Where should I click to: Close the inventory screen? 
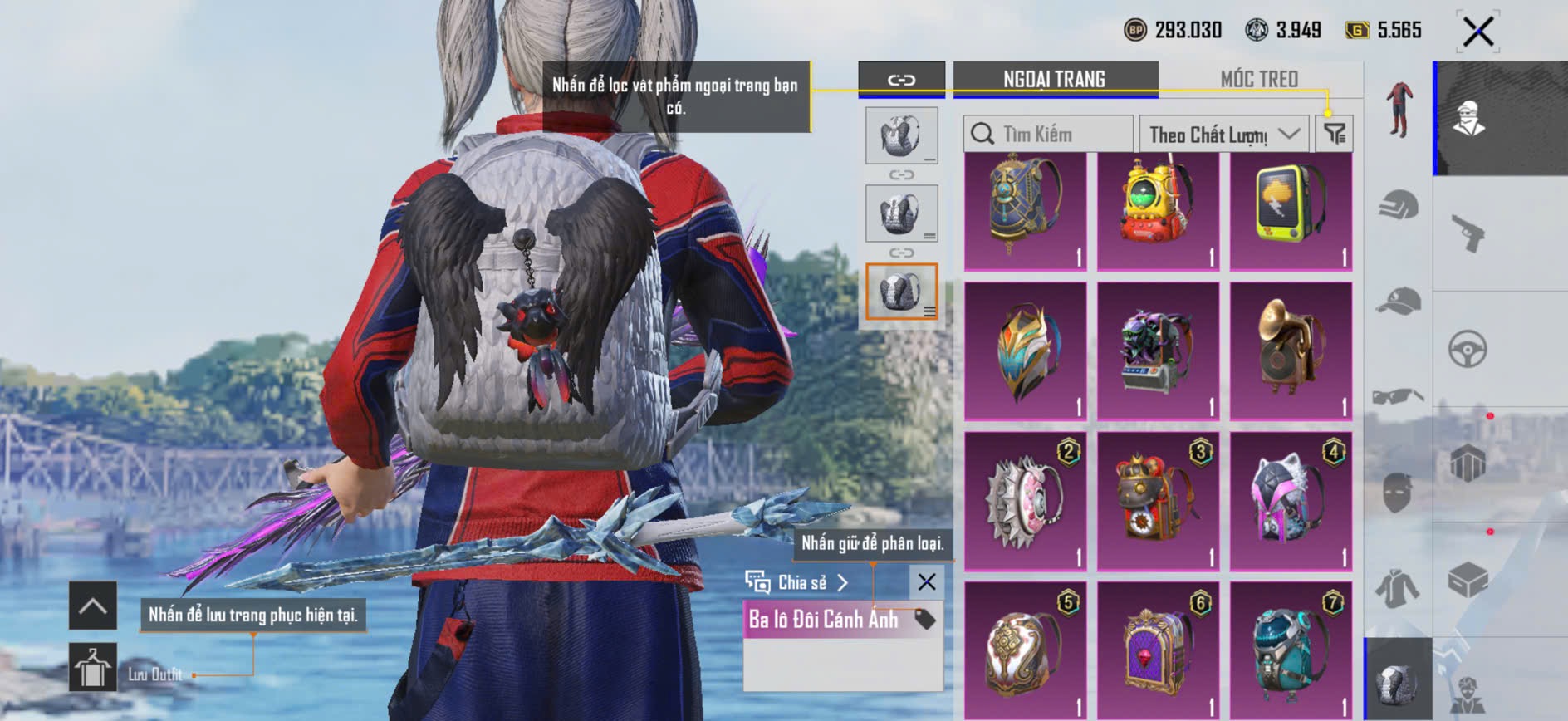coord(1477,32)
